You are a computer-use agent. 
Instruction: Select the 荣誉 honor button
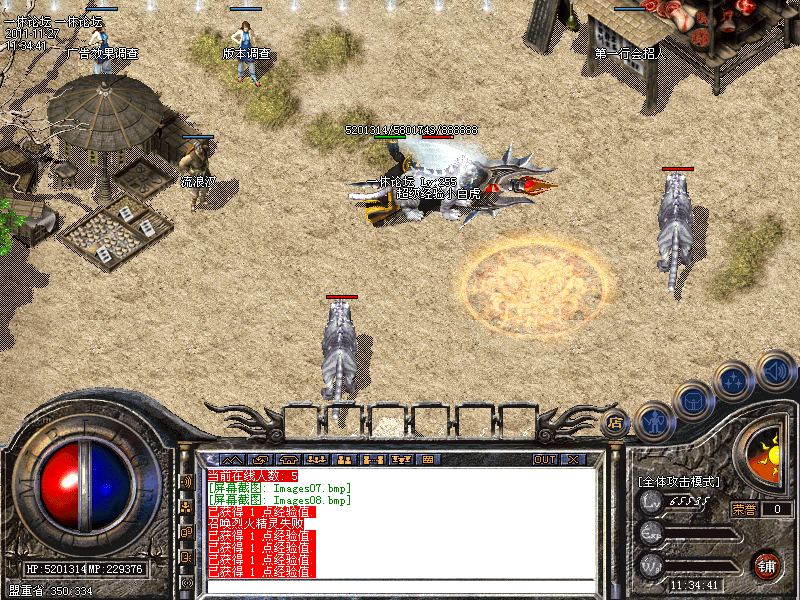pos(743,508)
